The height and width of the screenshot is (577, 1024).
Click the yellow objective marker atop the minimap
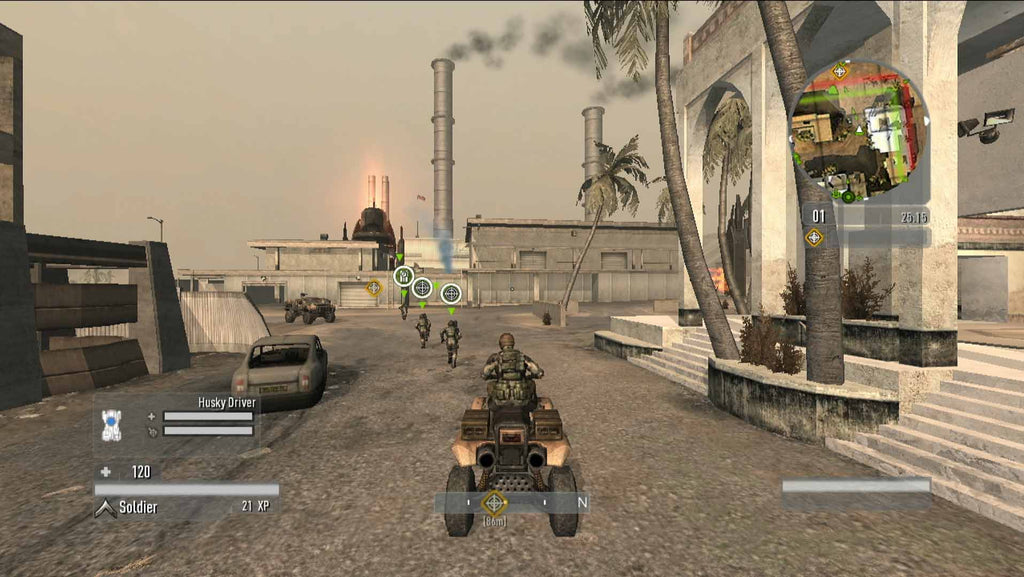pyautogui.click(x=840, y=70)
